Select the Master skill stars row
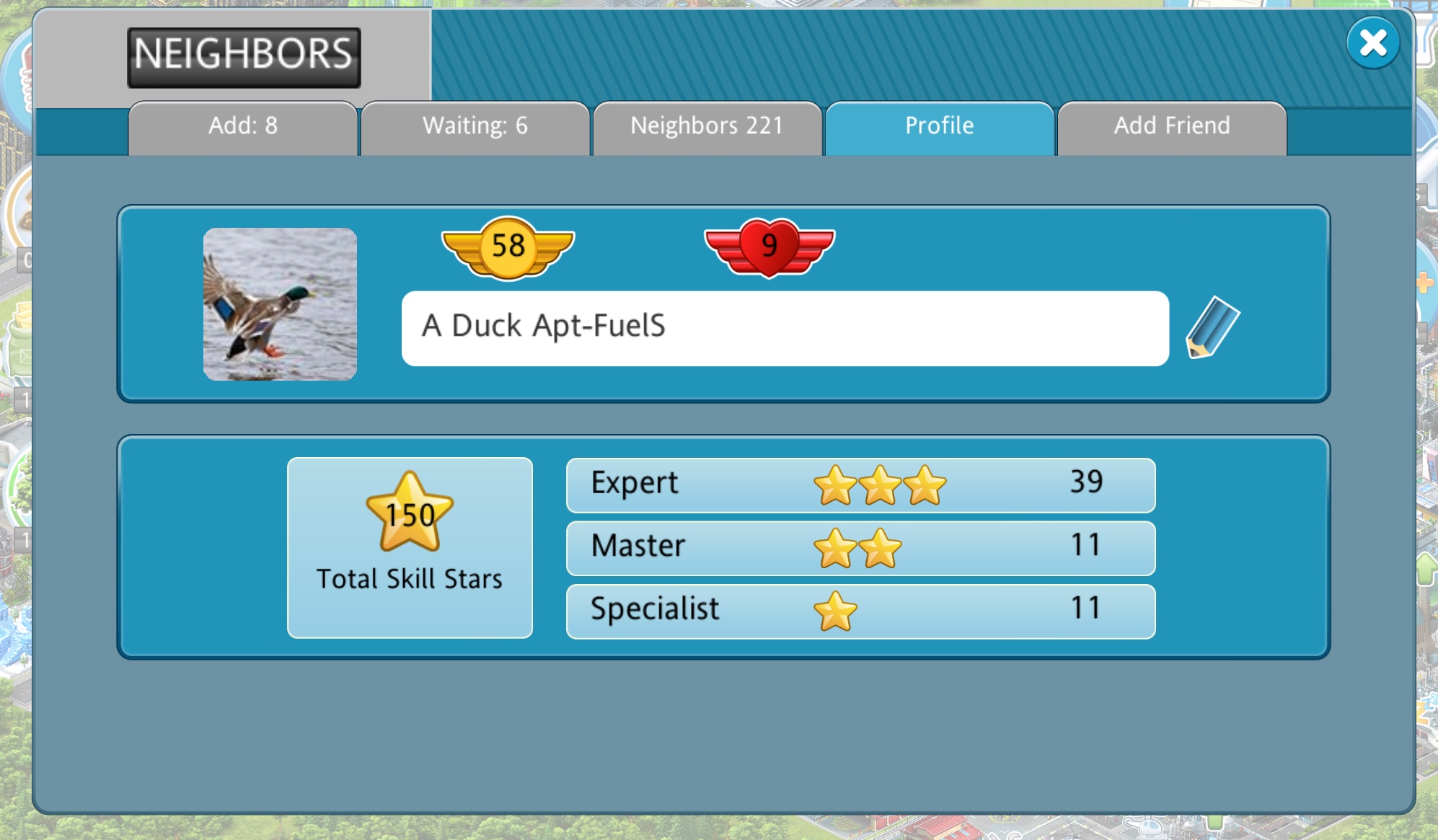Image resolution: width=1438 pixels, height=840 pixels. [860, 547]
